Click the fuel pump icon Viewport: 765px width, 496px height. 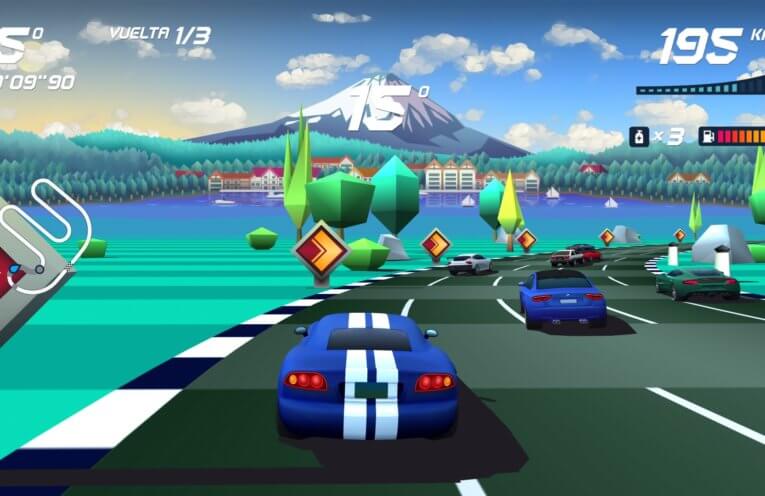tap(708, 136)
